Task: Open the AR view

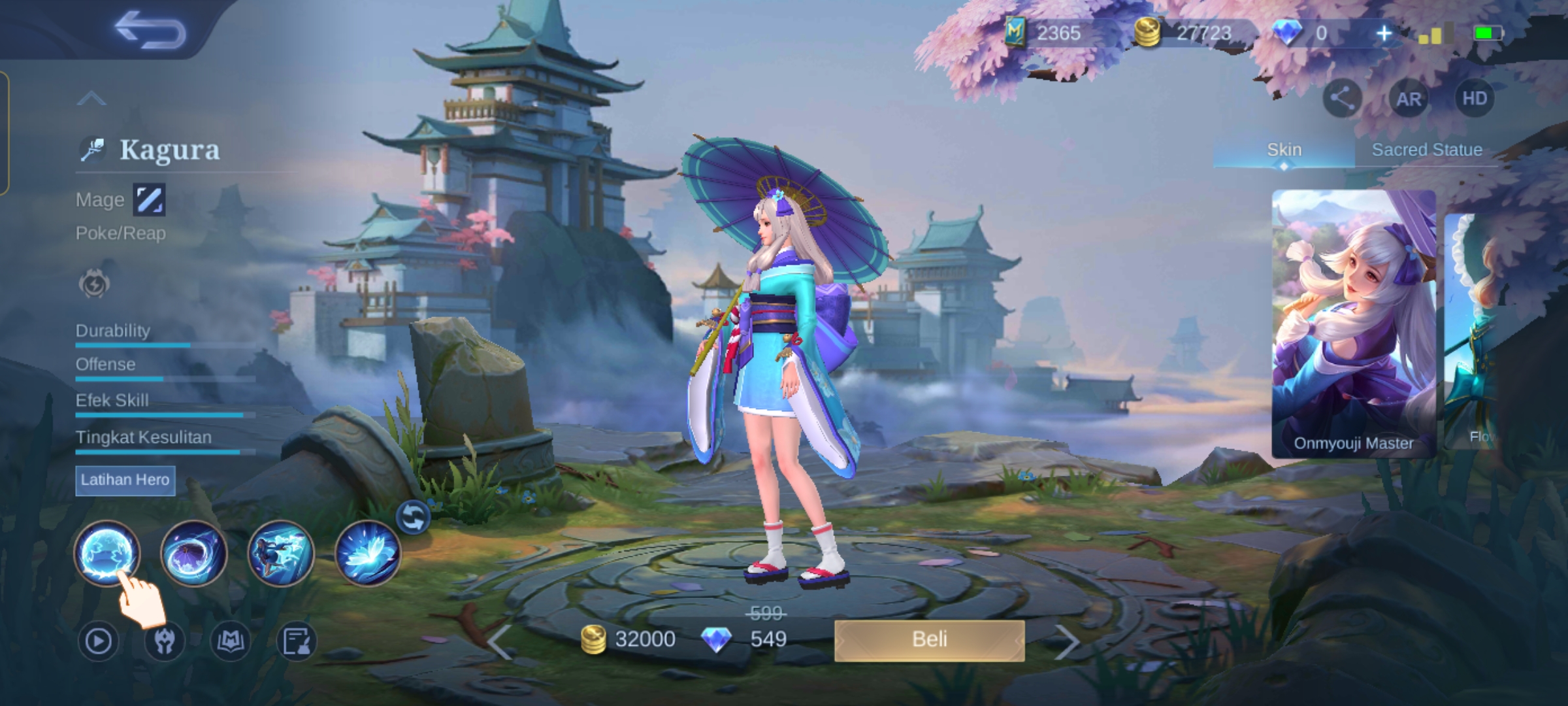Action: pyautogui.click(x=1409, y=99)
